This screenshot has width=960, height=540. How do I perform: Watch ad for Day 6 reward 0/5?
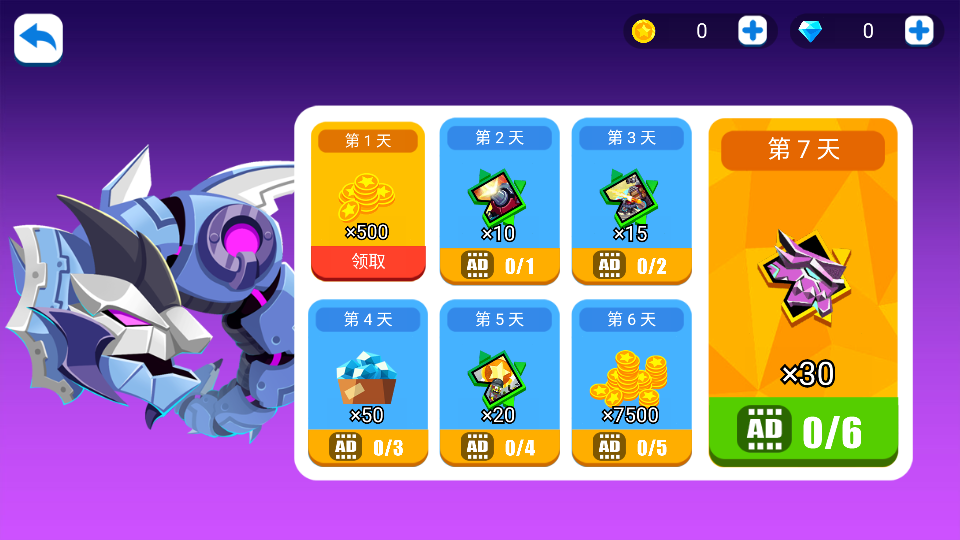pos(631,447)
